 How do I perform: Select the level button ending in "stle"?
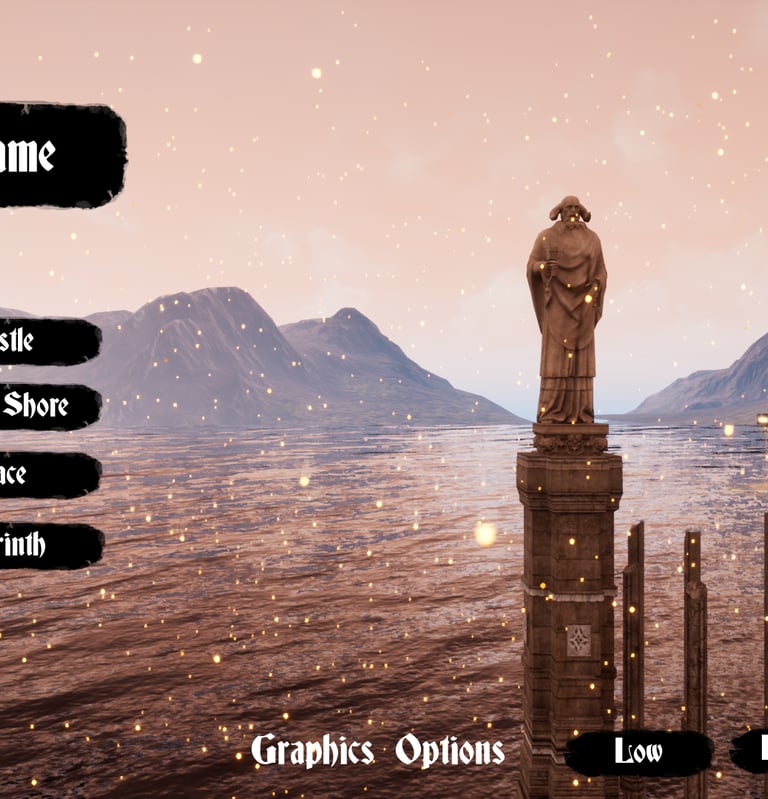pos(45,341)
